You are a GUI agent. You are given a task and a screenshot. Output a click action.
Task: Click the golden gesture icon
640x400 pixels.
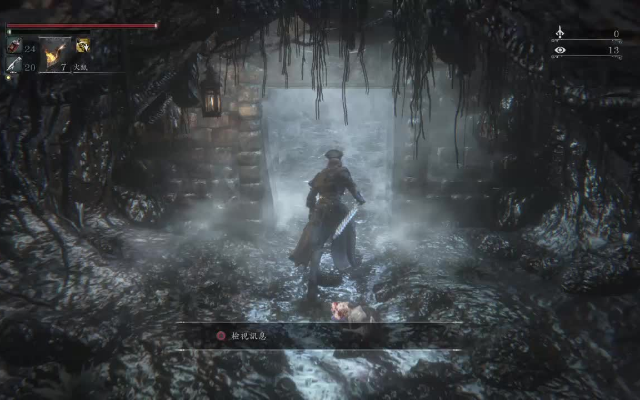tap(83, 45)
